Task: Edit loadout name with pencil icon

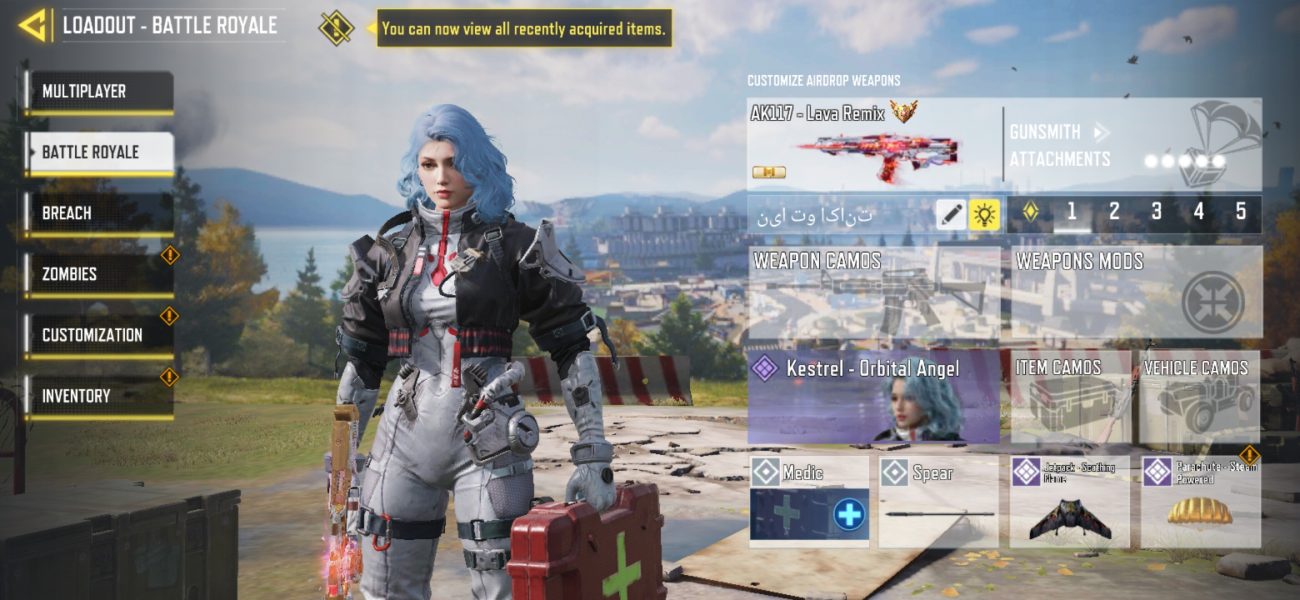Action: click(x=951, y=214)
